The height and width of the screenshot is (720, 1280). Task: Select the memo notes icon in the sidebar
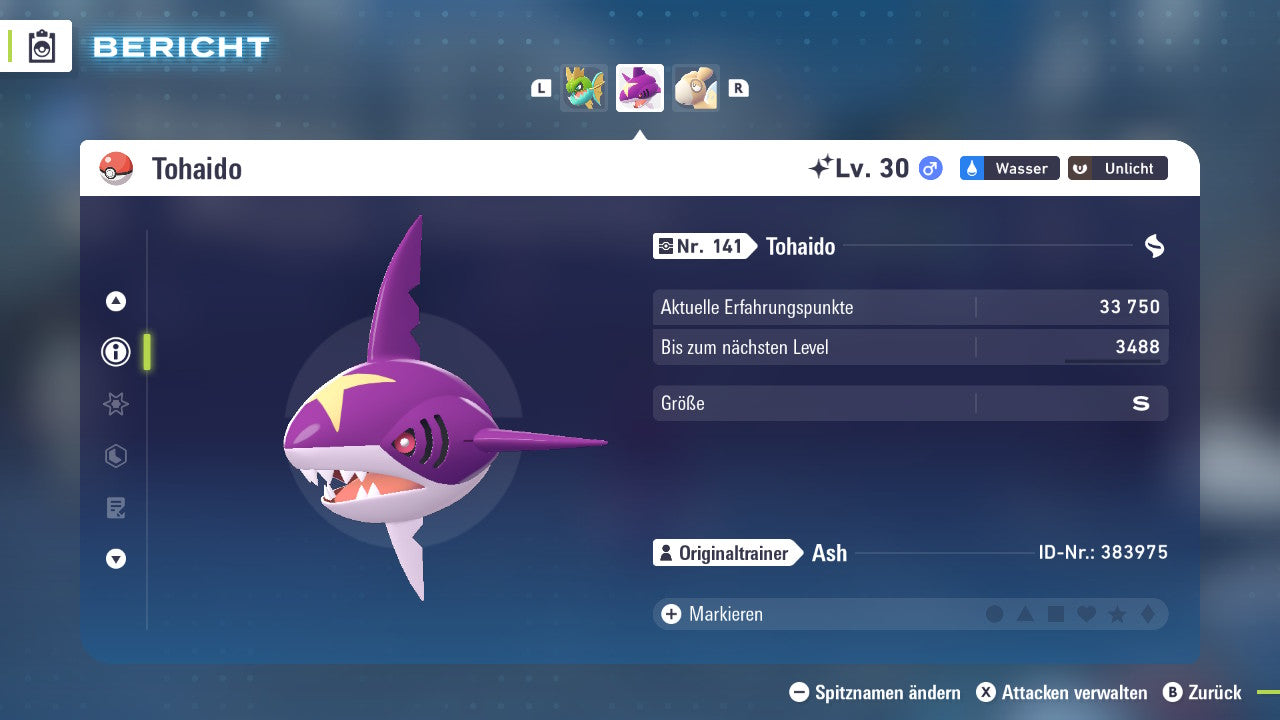click(x=115, y=507)
